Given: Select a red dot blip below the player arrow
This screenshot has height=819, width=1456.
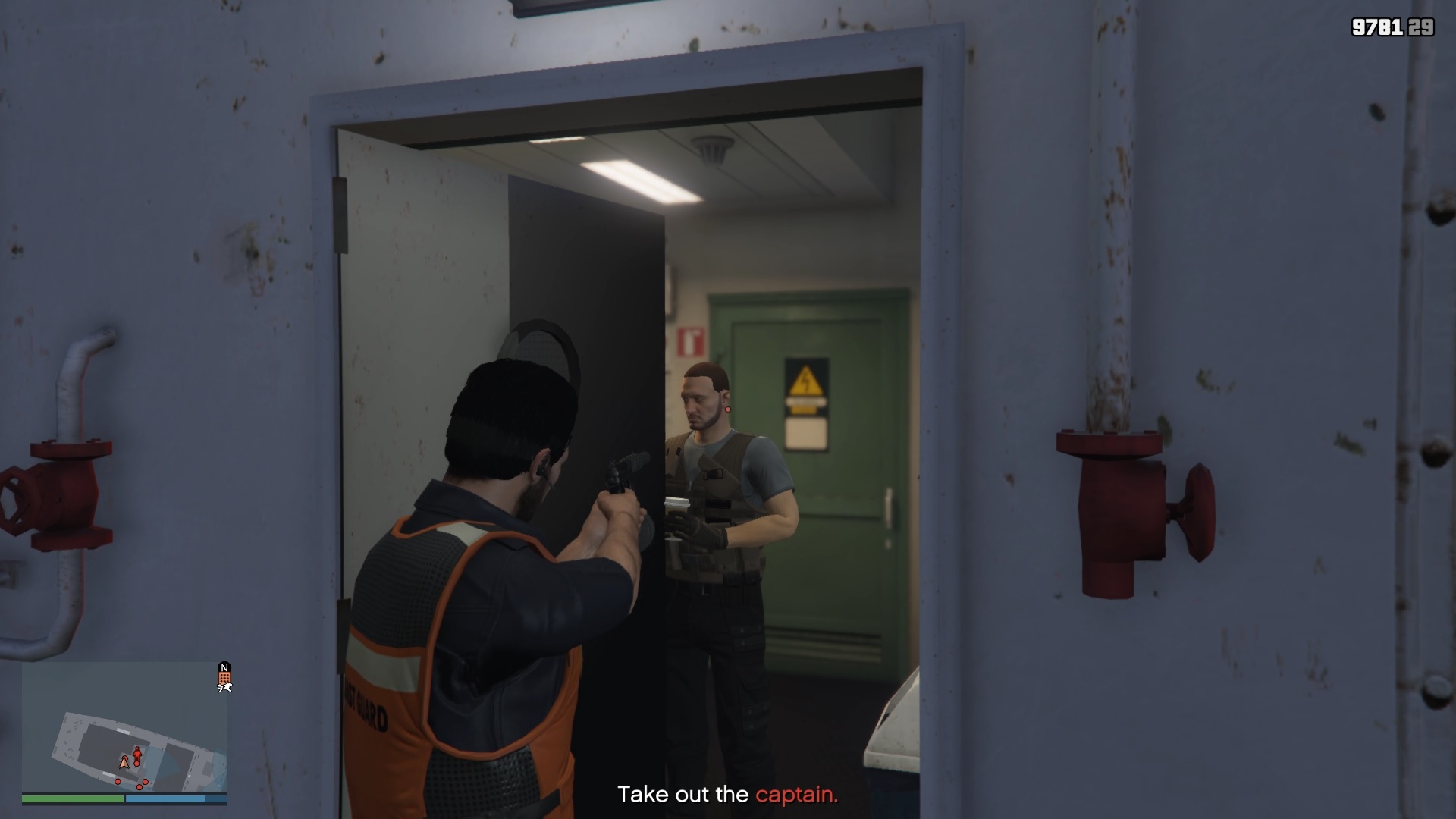Looking at the screenshot, I should [139, 787].
